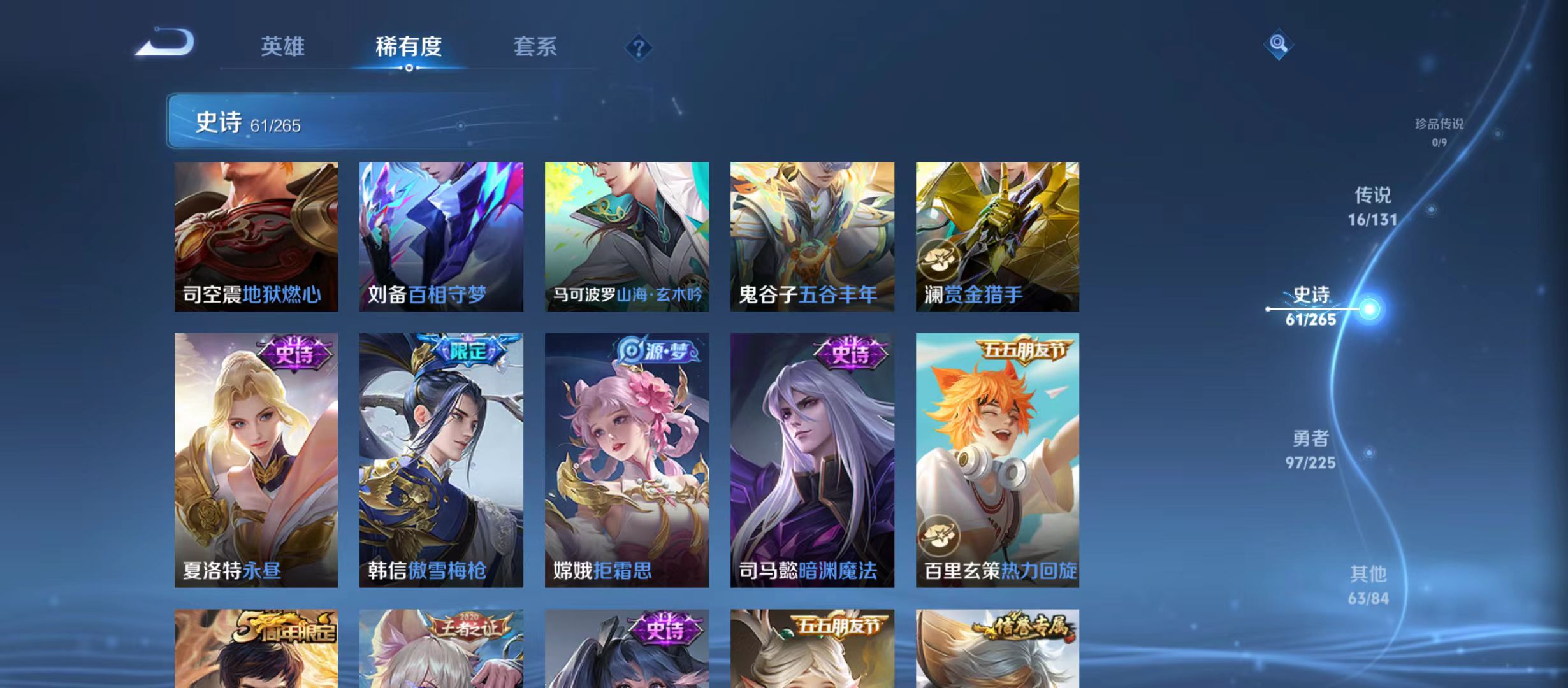Switch to the 英雄 tab
This screenshot has height=688, width=1568.
283,47
